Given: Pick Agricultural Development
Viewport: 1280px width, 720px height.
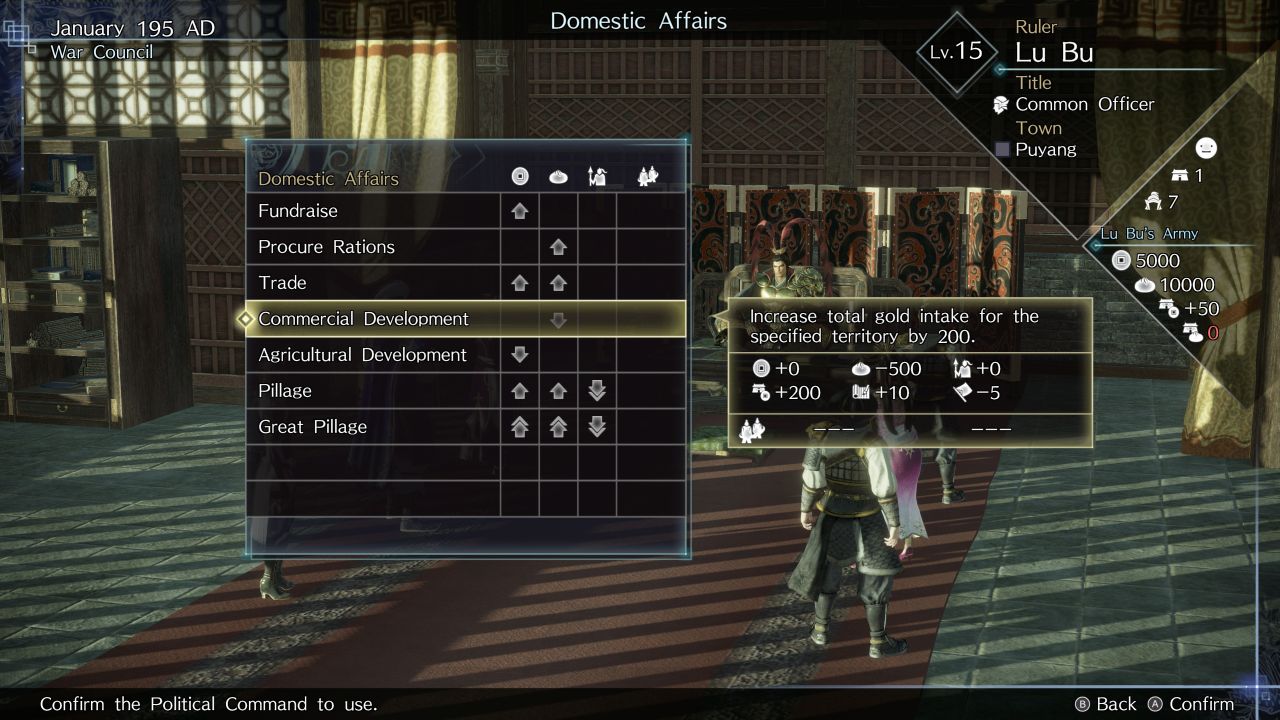Looking at the screenshot, I should [x=362, y=355].
